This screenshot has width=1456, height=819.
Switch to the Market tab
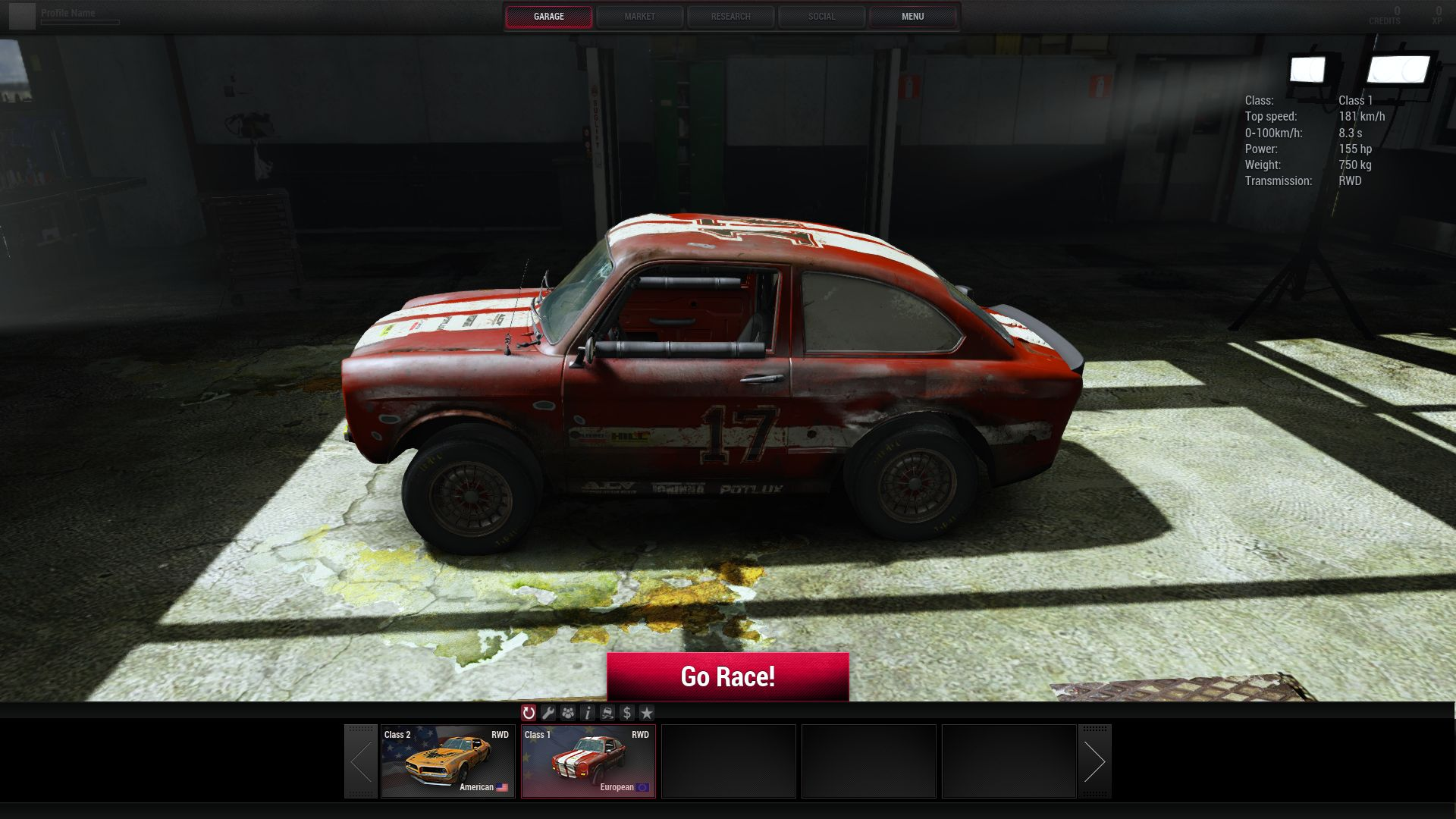[x=639, y=17]
